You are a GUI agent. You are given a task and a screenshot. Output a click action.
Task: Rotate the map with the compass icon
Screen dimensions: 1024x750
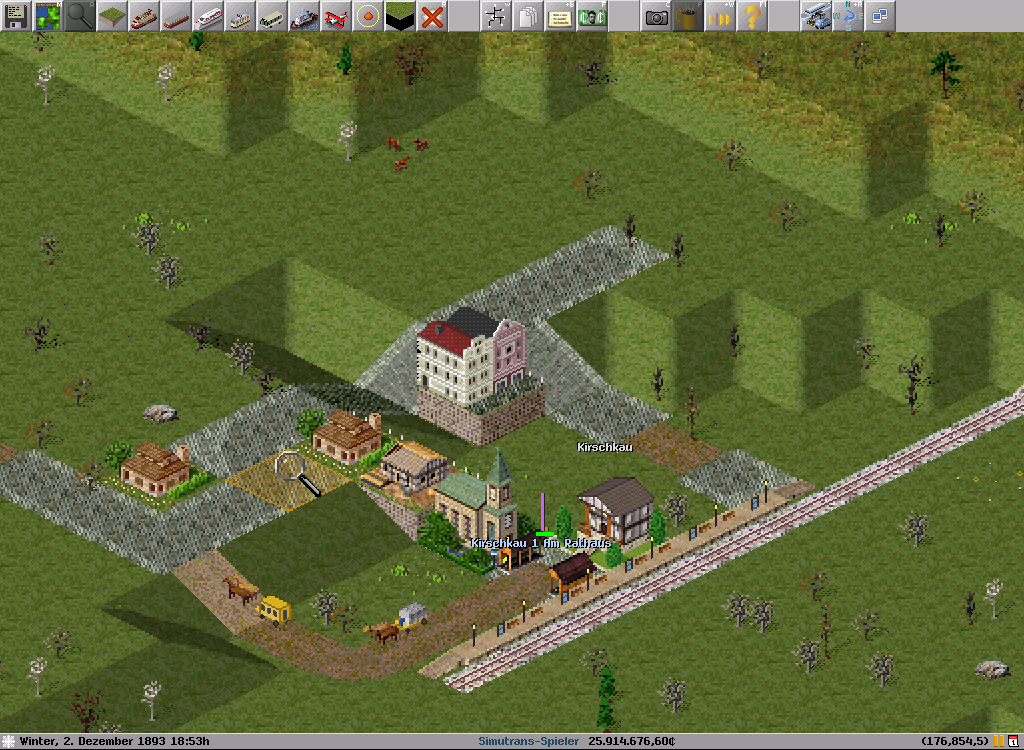848,16
